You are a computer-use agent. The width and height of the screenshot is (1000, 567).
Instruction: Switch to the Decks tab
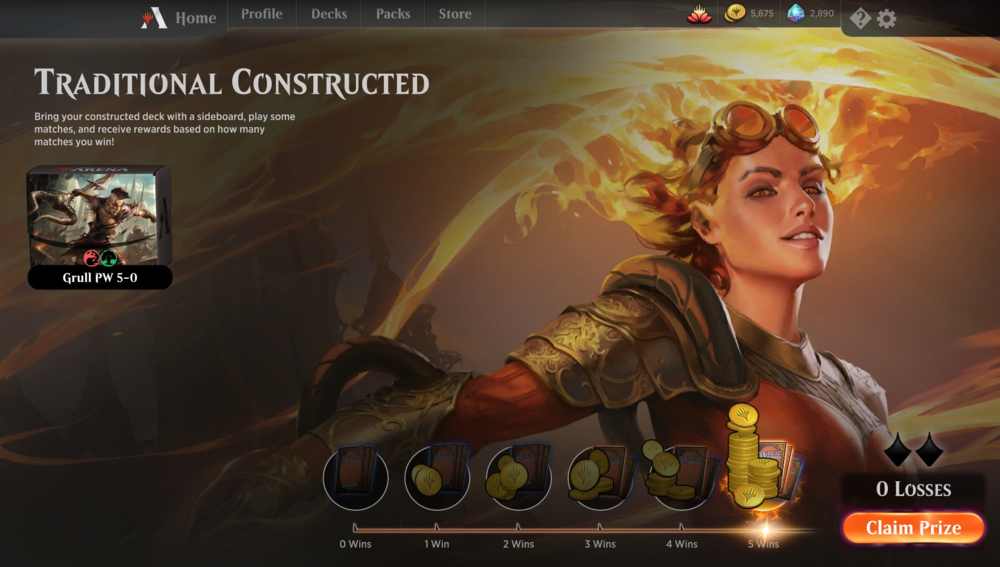click(329, 14)
